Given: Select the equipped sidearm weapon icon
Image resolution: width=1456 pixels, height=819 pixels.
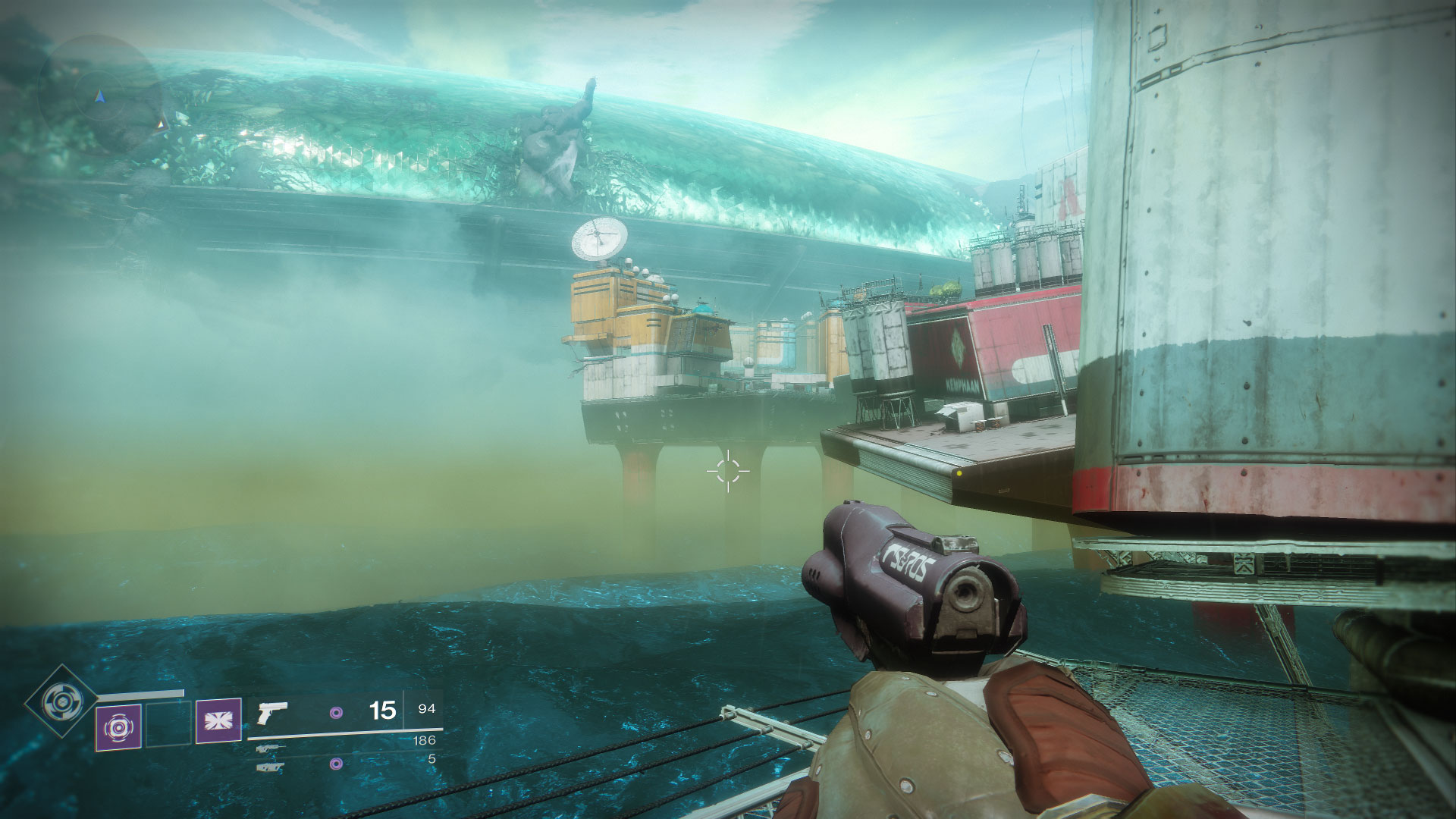Looking at the screenshot, I should click(273, 713).
